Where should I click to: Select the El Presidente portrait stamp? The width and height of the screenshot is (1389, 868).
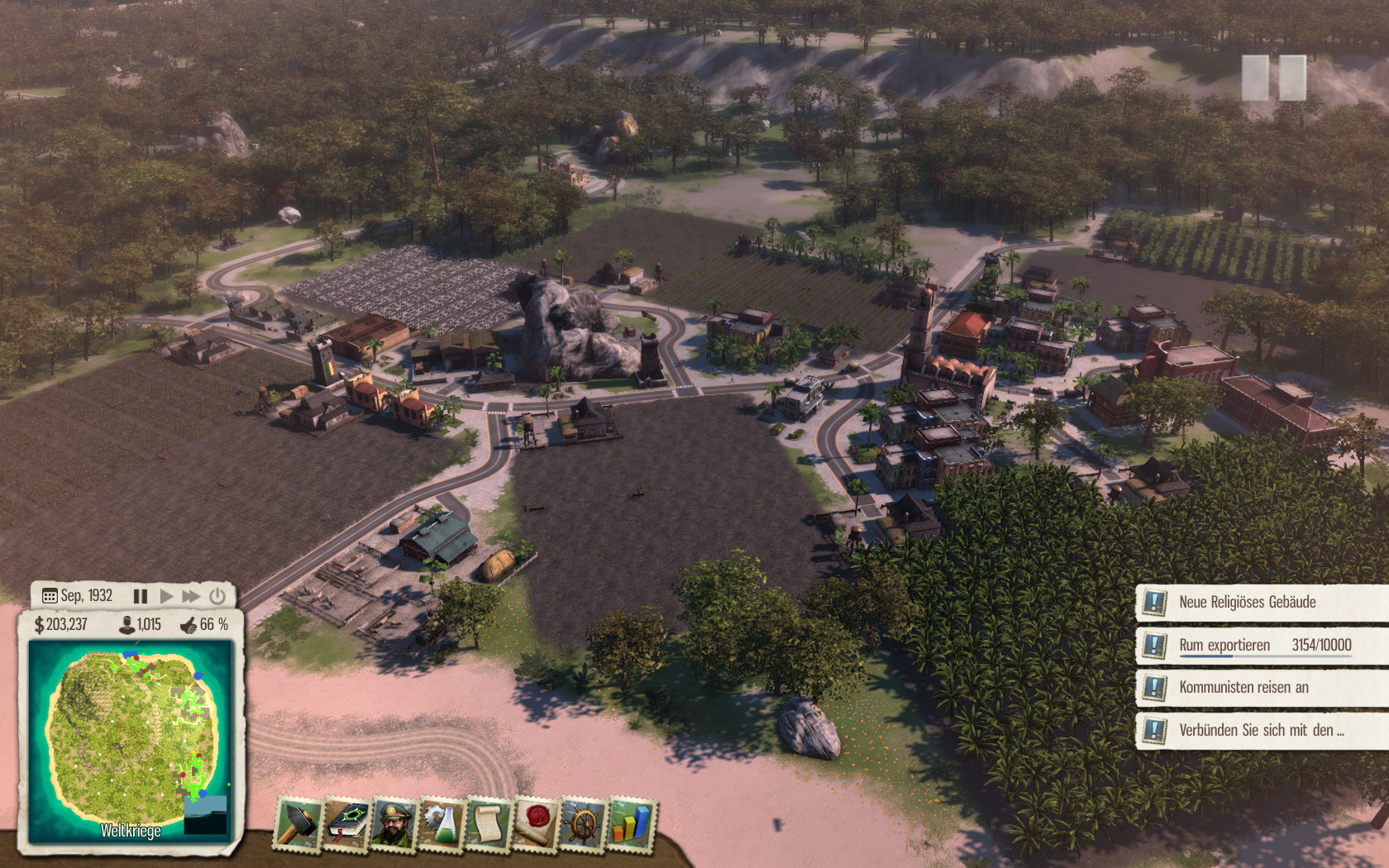click(394, 823)
